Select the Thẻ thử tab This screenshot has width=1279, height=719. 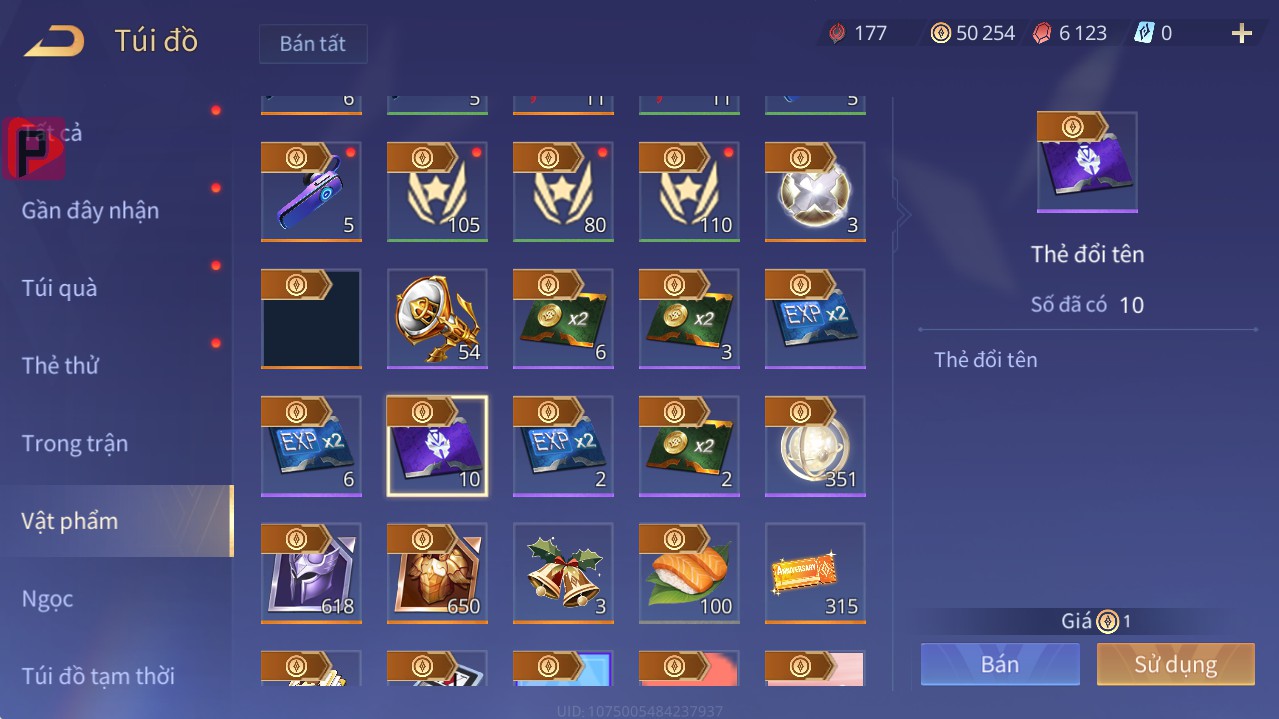pyautogui.click(x=60, y=365)
